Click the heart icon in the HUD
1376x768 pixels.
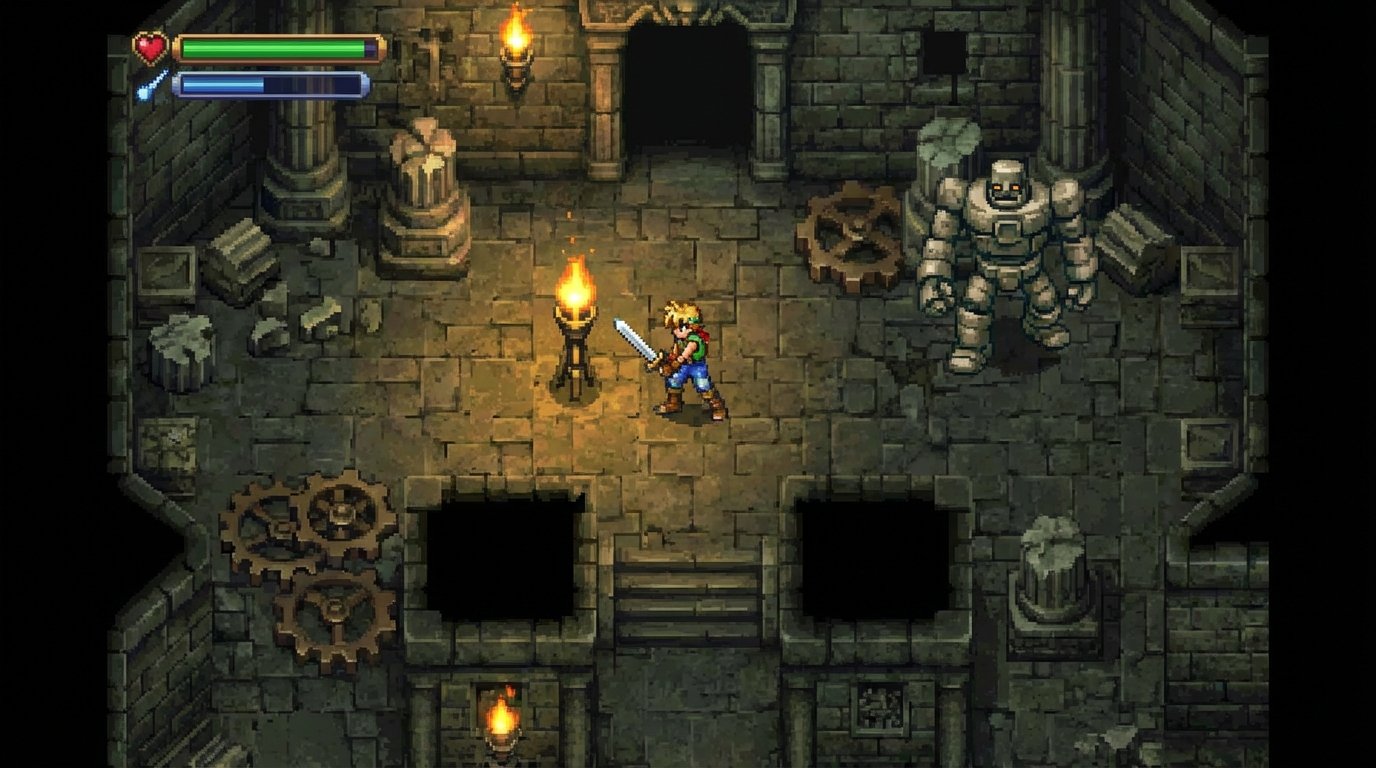point(148,45)
